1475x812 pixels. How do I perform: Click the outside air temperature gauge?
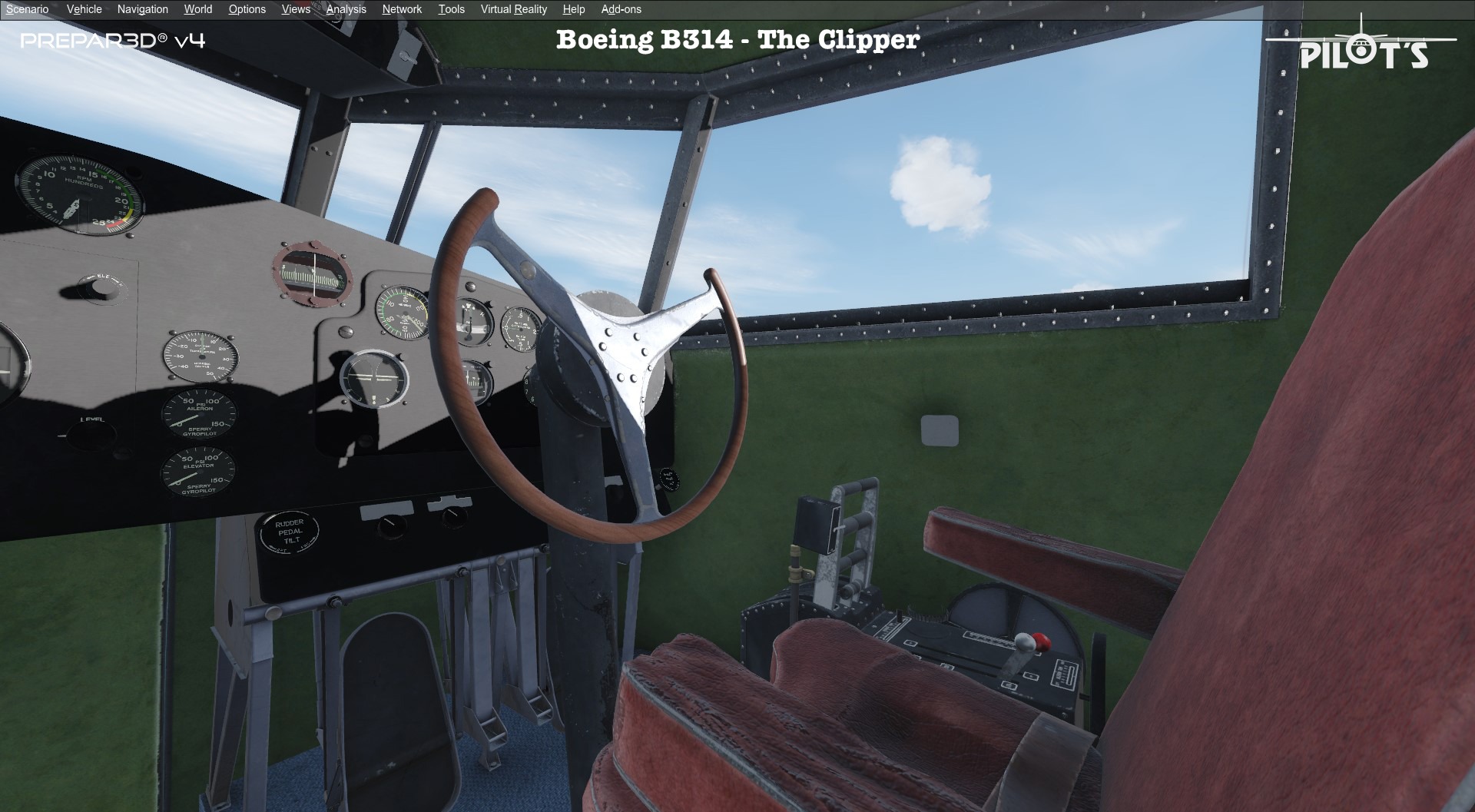point(201,356)
